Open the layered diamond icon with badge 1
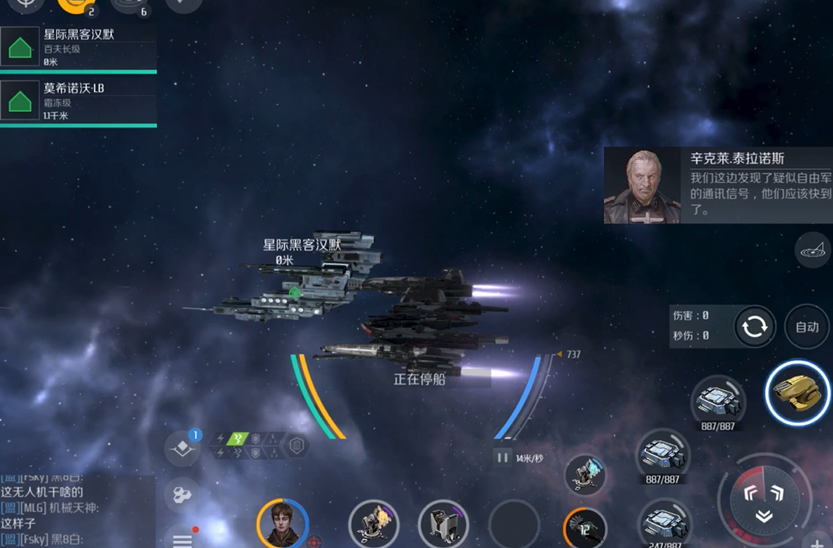 coord(182,448)
